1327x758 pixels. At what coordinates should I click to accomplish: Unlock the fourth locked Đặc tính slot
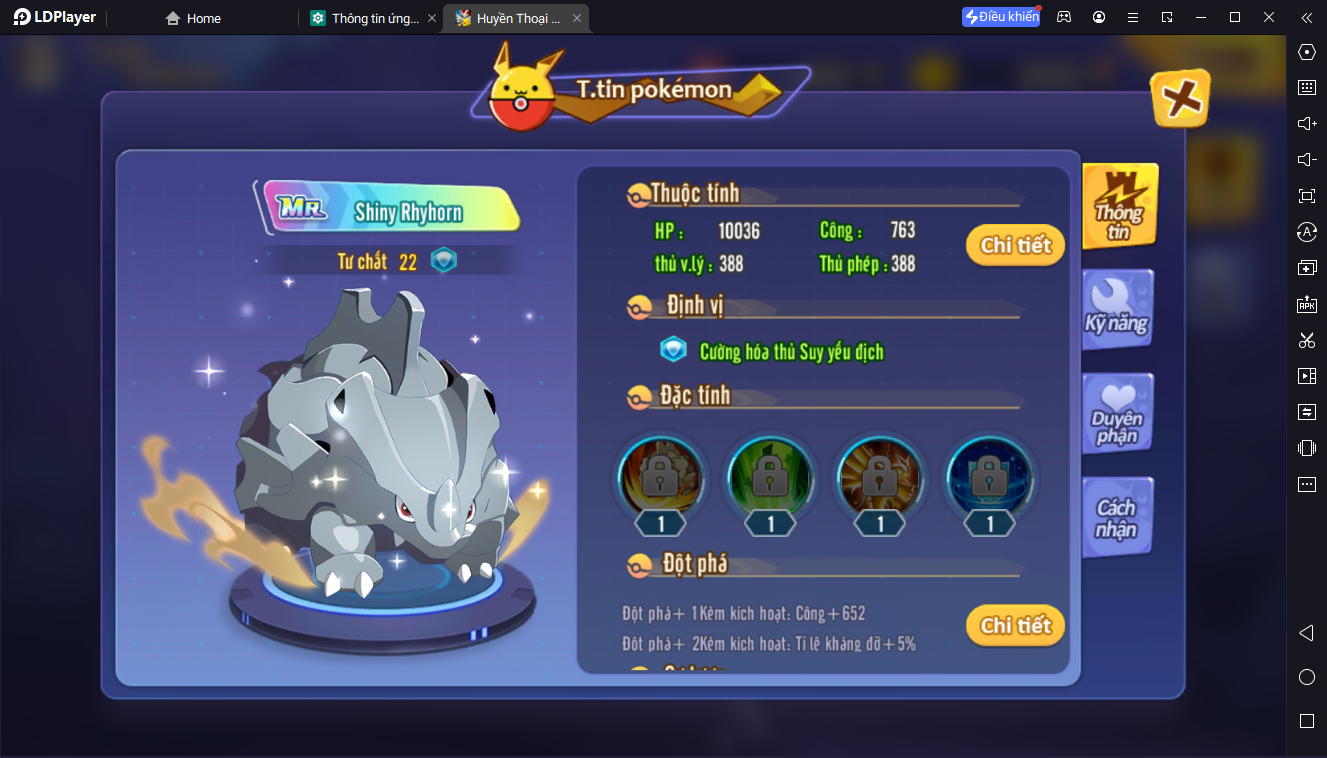point(989,479)
